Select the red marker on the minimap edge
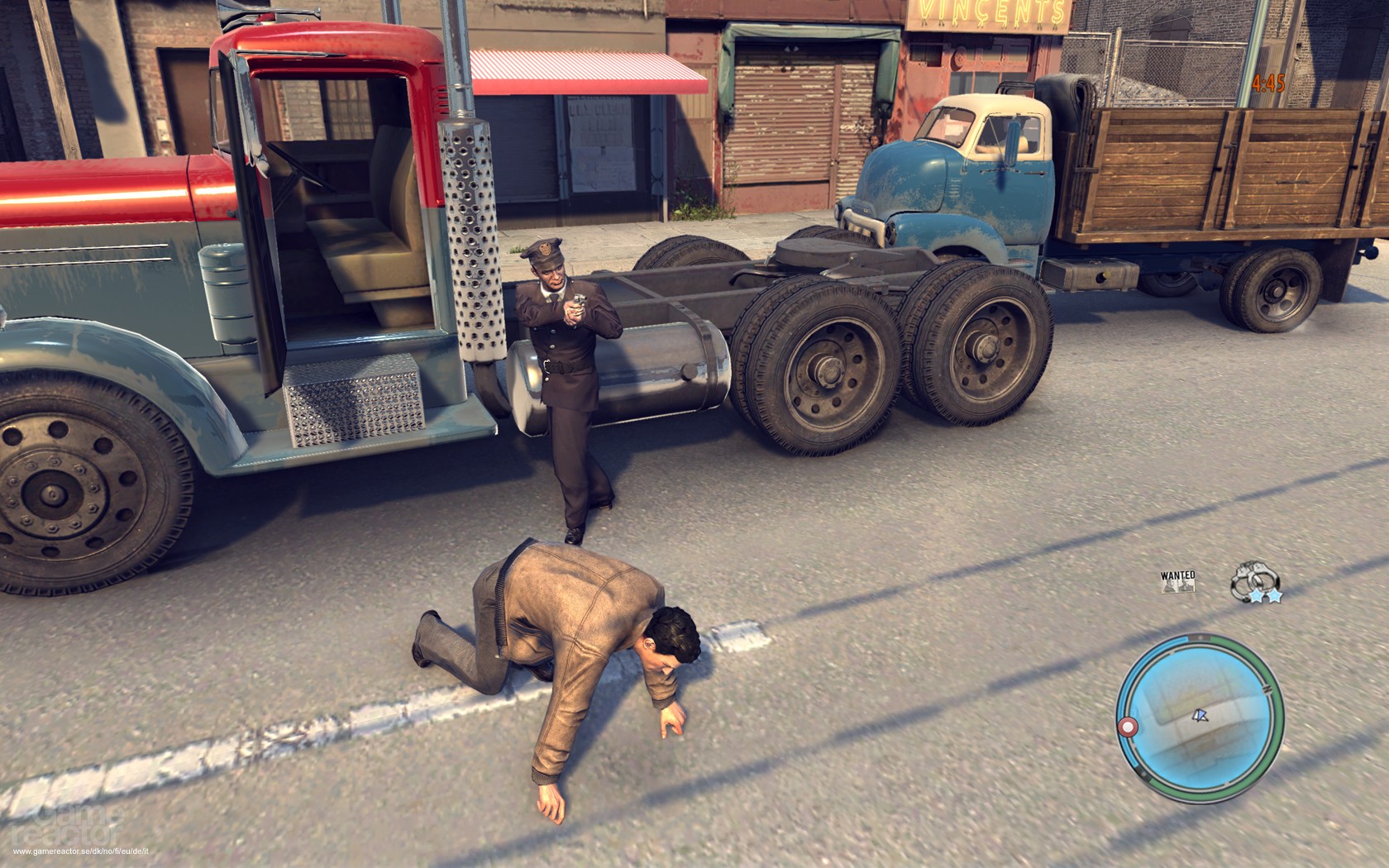This screenshot has height=868, width=1389. pos(1126,727)
